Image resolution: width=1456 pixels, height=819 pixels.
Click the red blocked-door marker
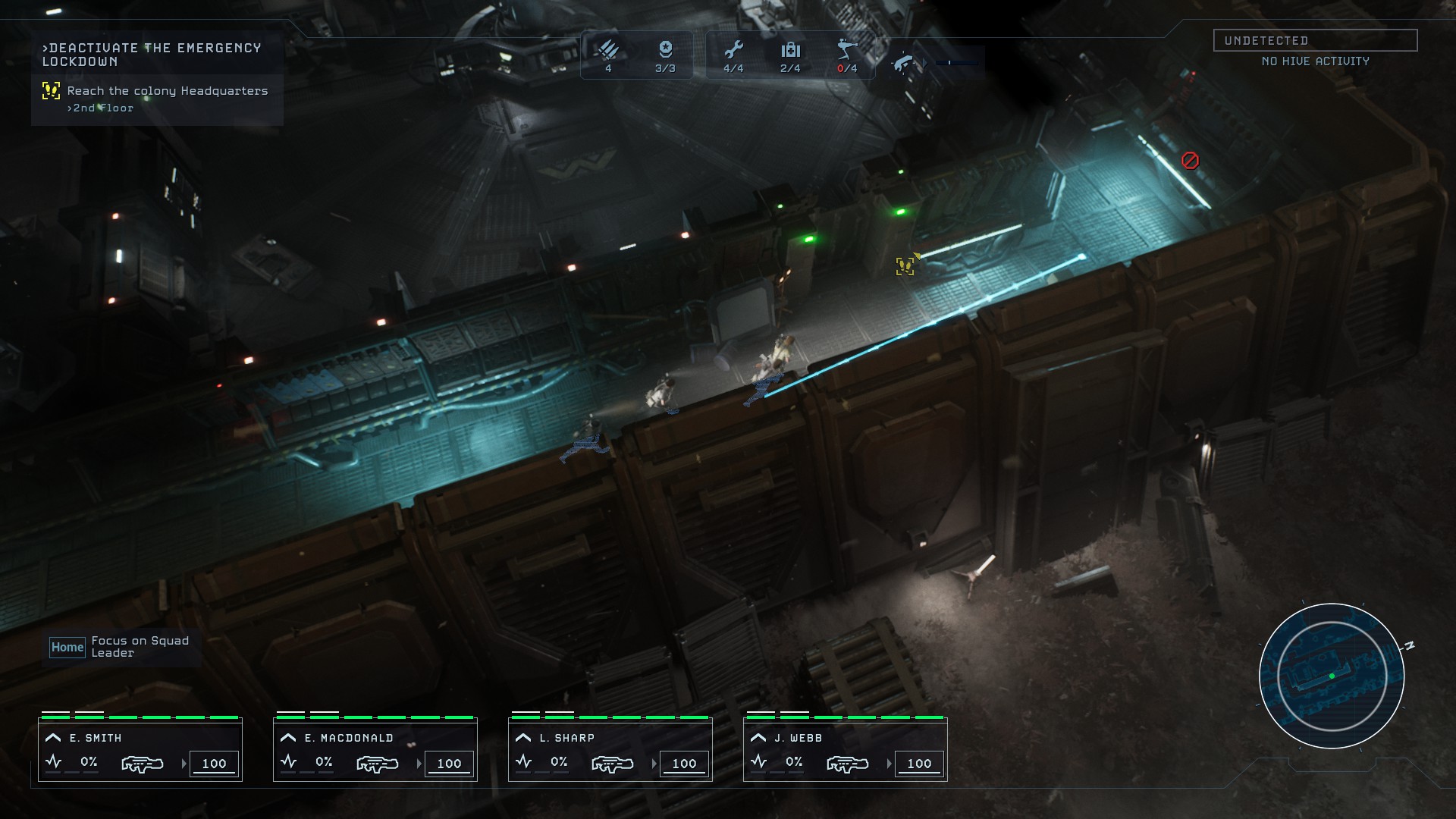pyautogui.click(x=1190, y=160)
